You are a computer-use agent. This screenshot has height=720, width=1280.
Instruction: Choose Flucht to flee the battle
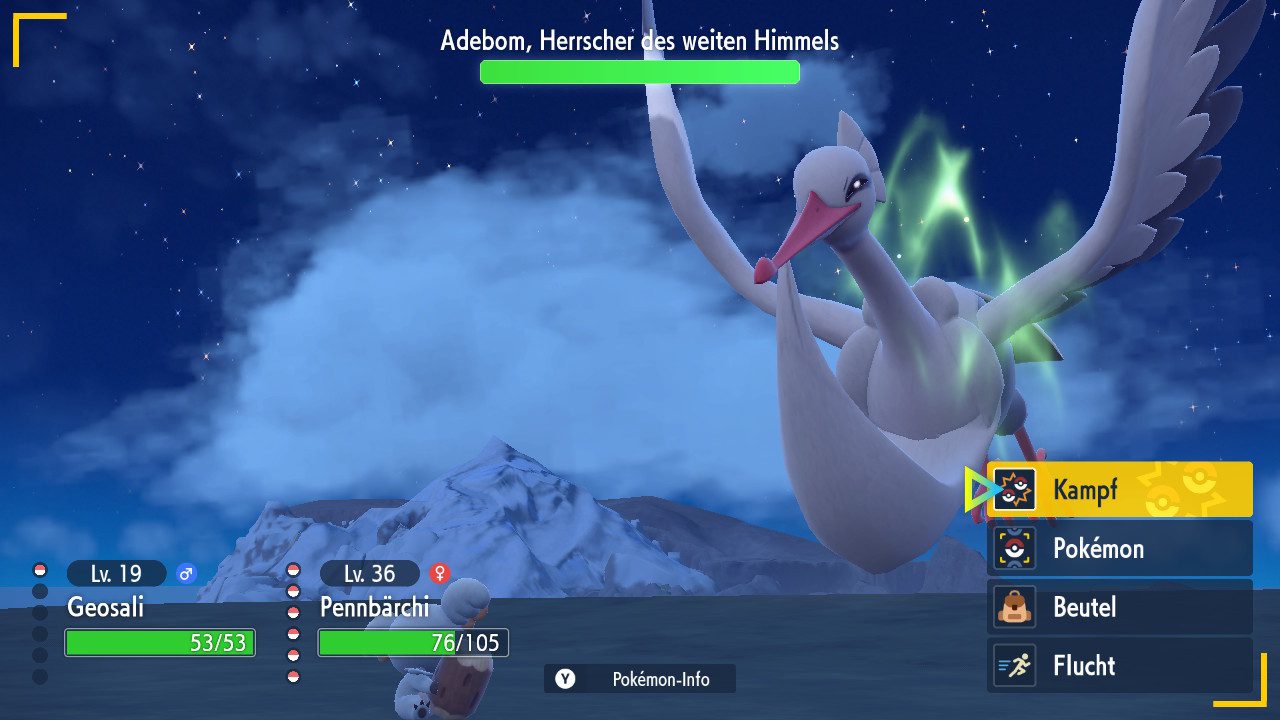click(x=1119, y=665)
